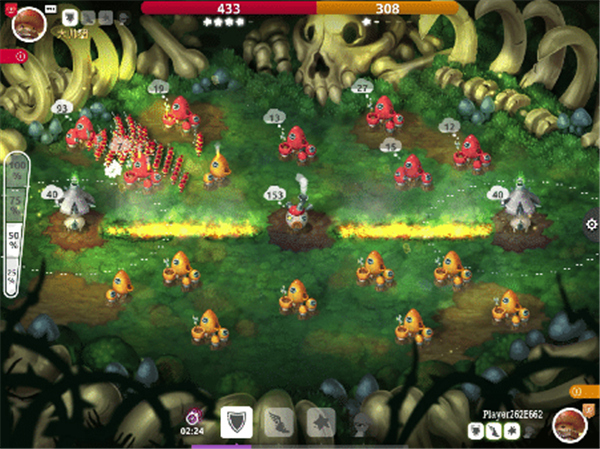The image size is (600, 449).
Task: Select the gray tower showing 40 near the percentage bar
Action: tap(72, 203)
